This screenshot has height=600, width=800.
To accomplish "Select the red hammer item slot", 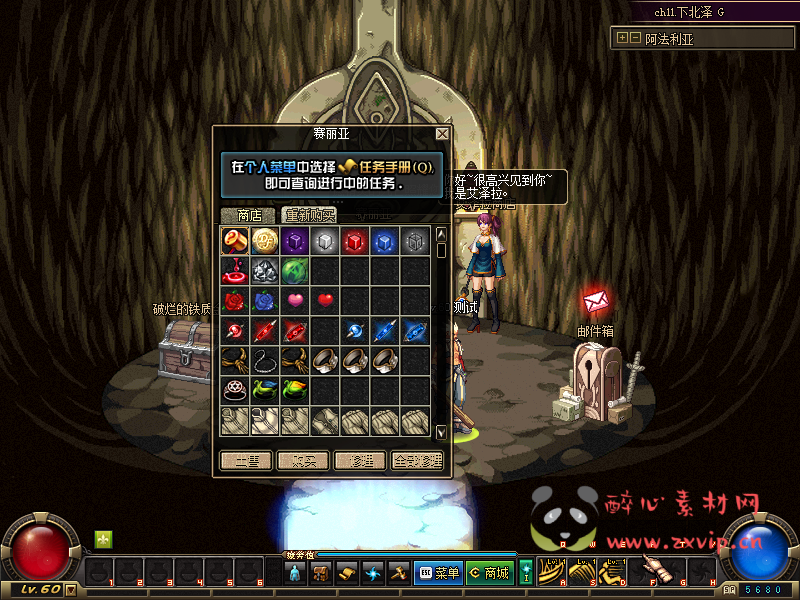I will (236, 240).
